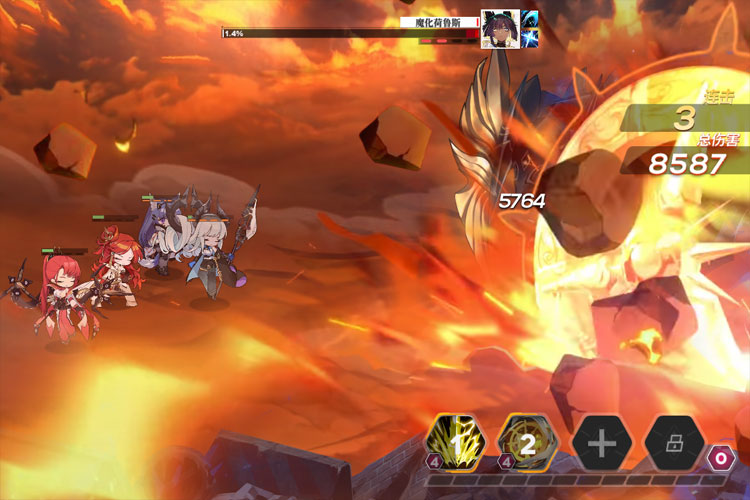Activate skill 2 with golden wheel icon
This screenshot has height=500, width=750.
527,442
